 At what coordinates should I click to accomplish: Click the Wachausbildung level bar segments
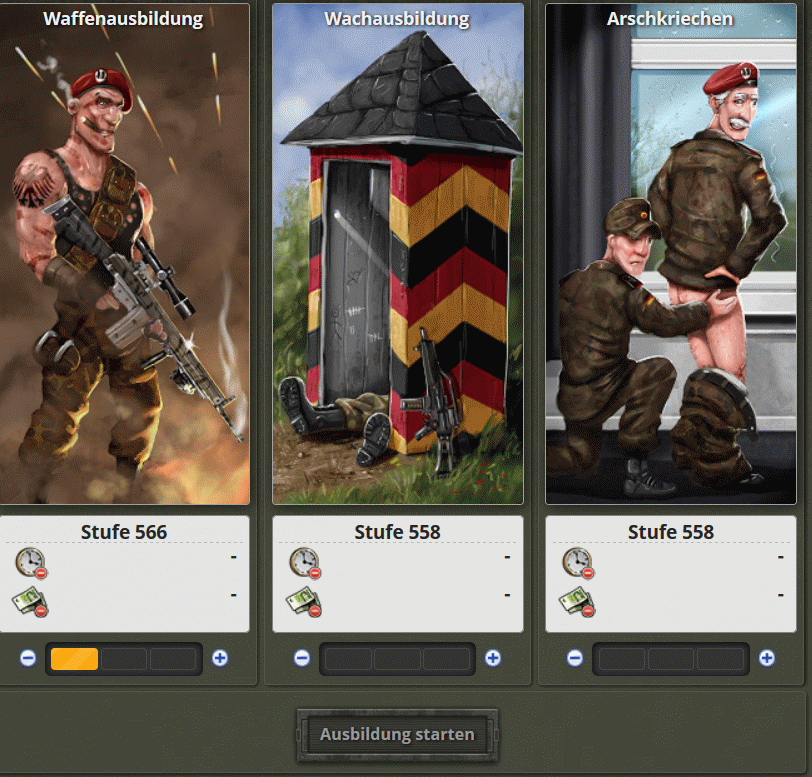click(398, 659)
